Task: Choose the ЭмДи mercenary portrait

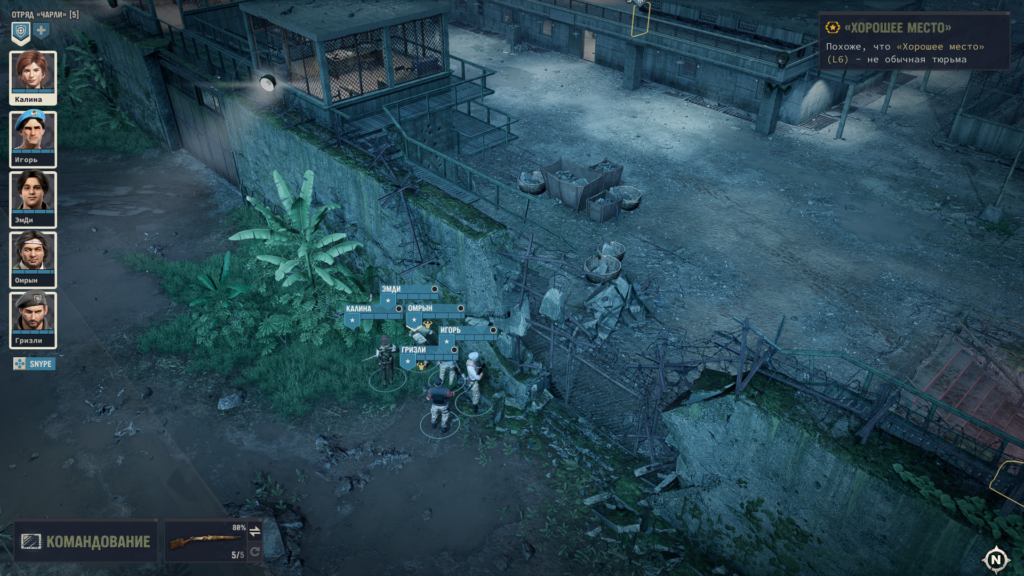Action: pyautogui.click(x=33, y=196)
